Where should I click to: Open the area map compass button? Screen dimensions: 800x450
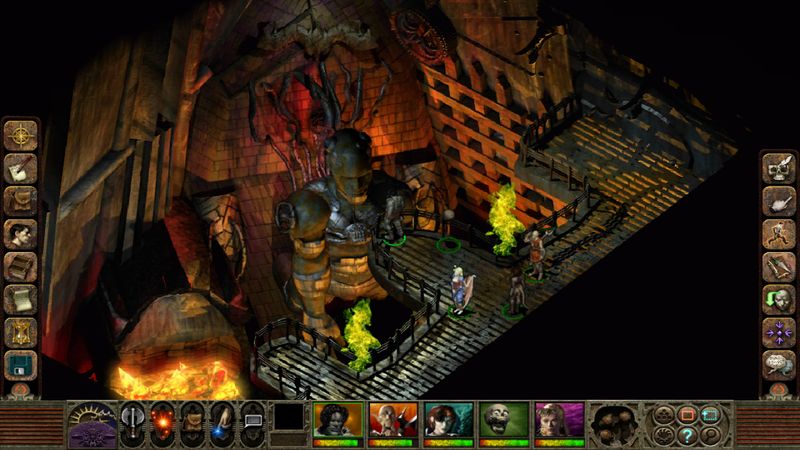point(20,135)
